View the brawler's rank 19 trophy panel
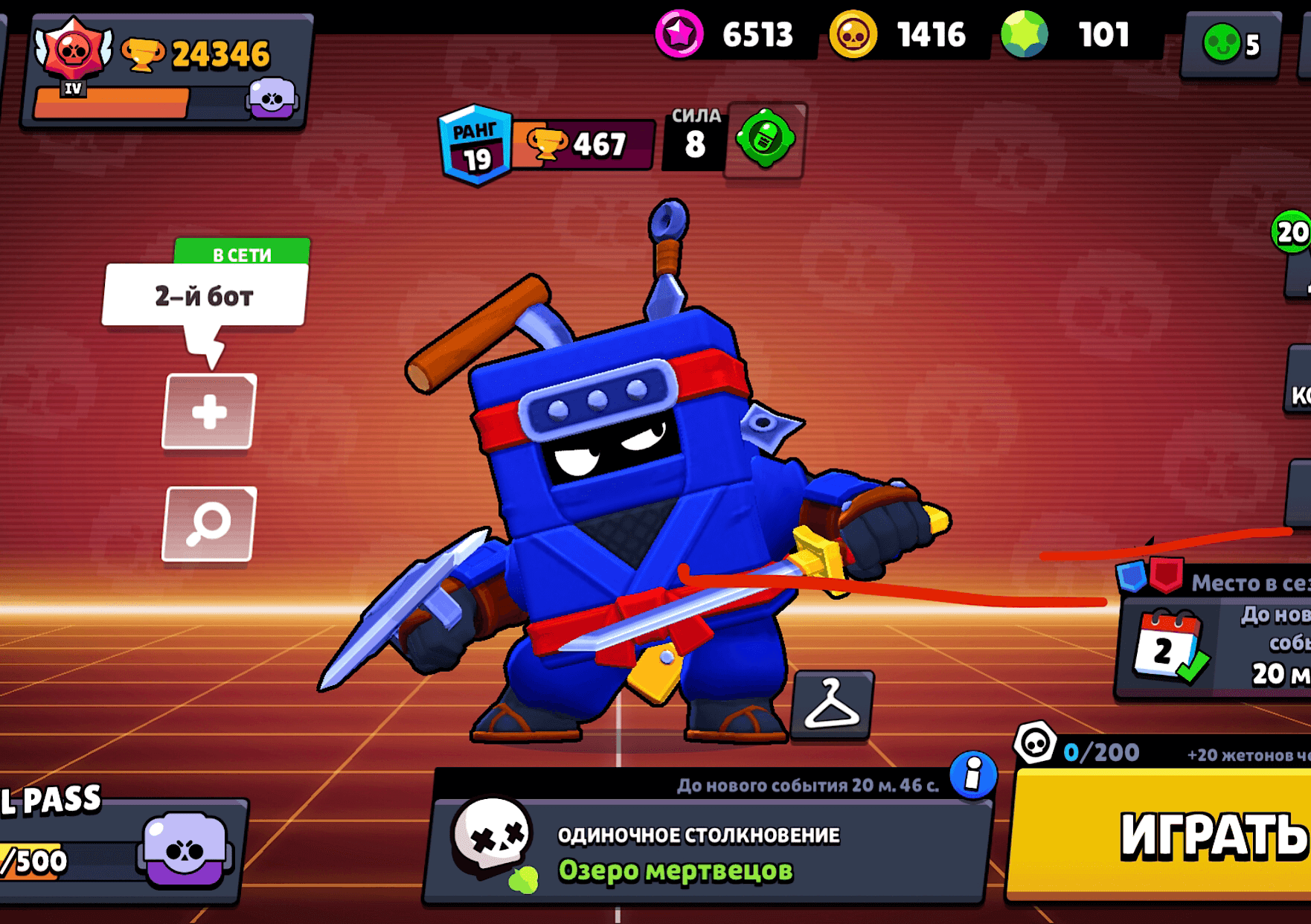 point(547,144)
